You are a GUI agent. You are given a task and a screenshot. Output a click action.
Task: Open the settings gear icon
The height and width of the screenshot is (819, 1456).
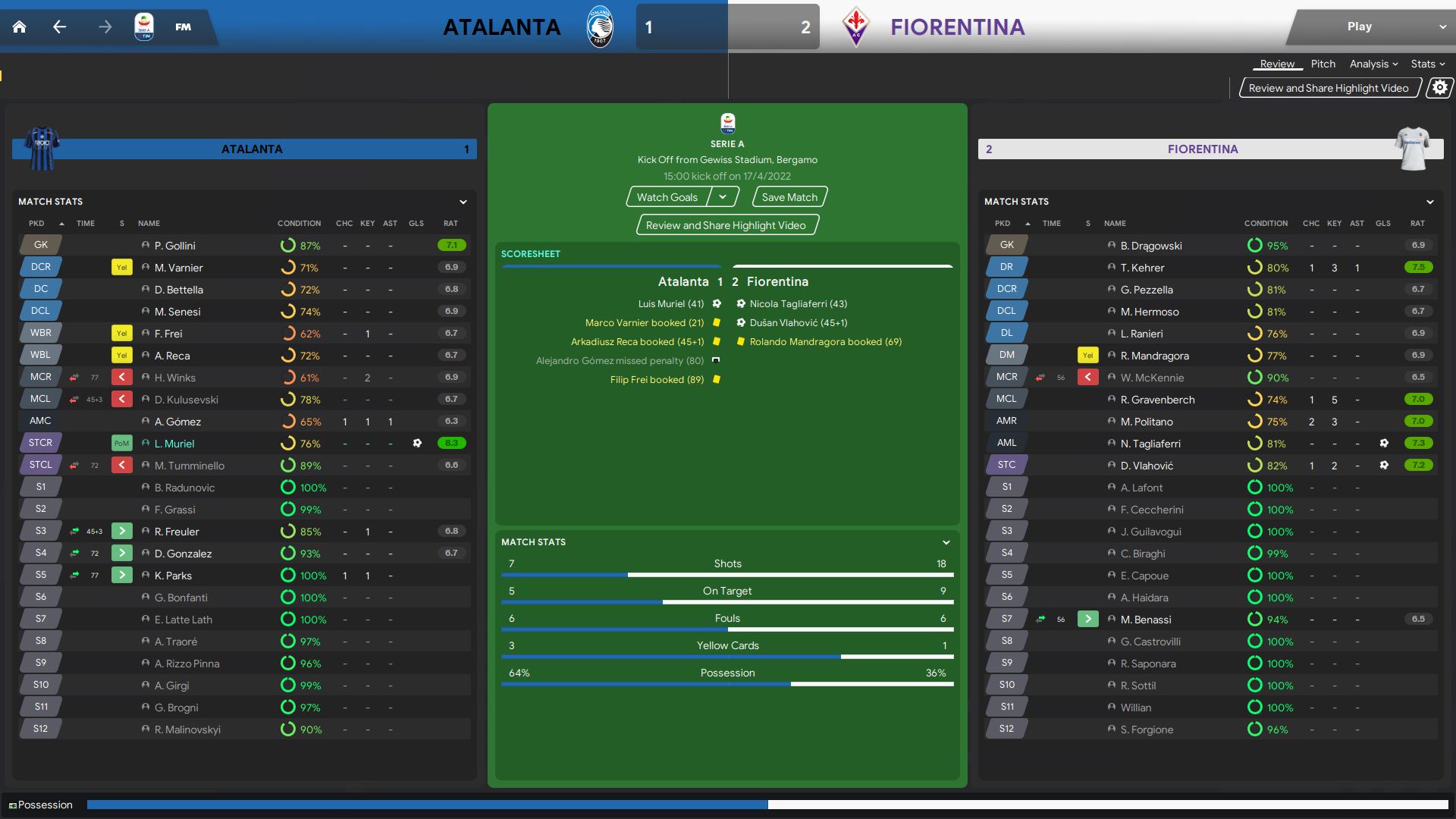pyautogui.click(x=1439, y=88)
